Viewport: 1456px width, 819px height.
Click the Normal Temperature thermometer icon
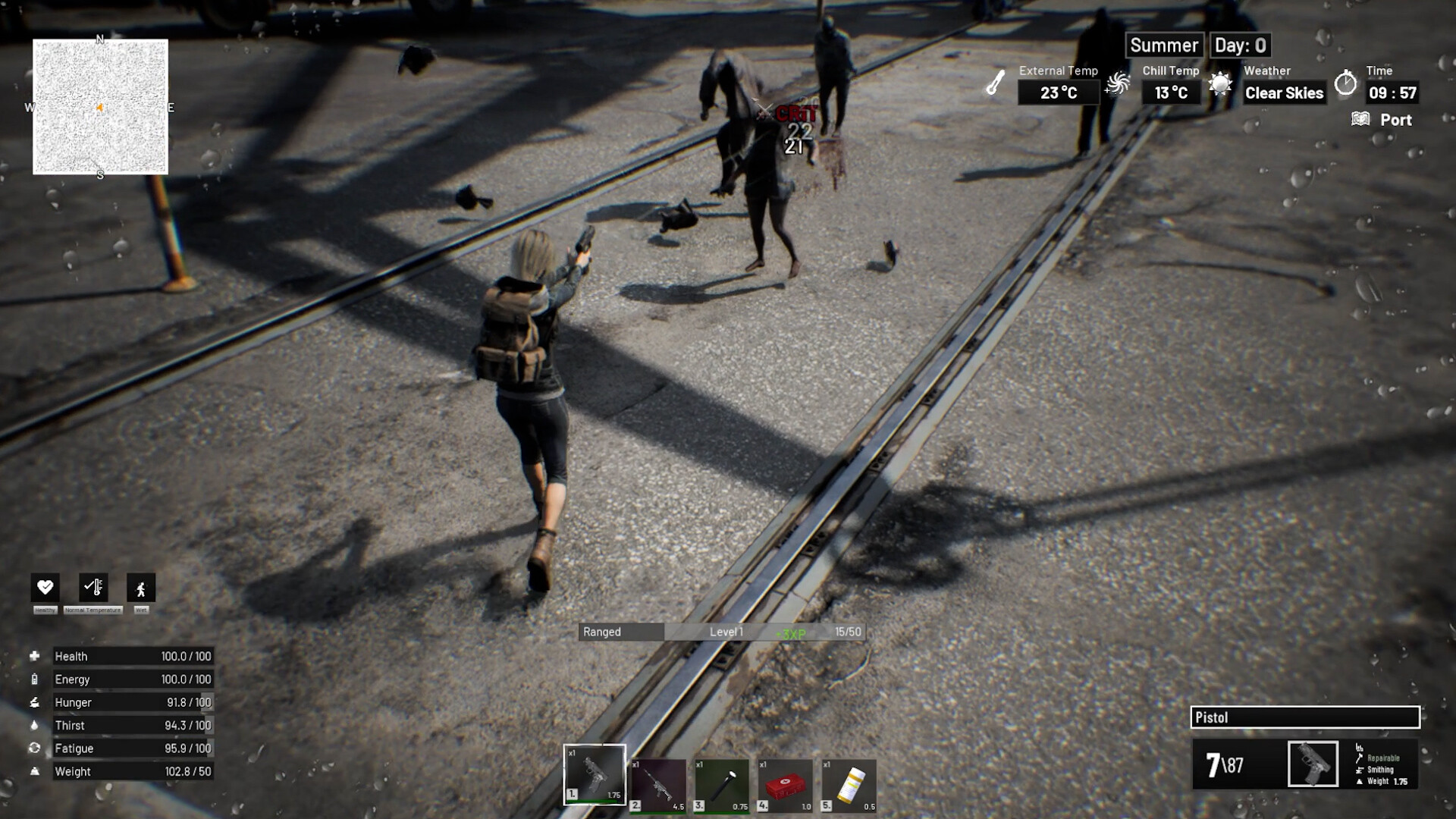point(93,587)
